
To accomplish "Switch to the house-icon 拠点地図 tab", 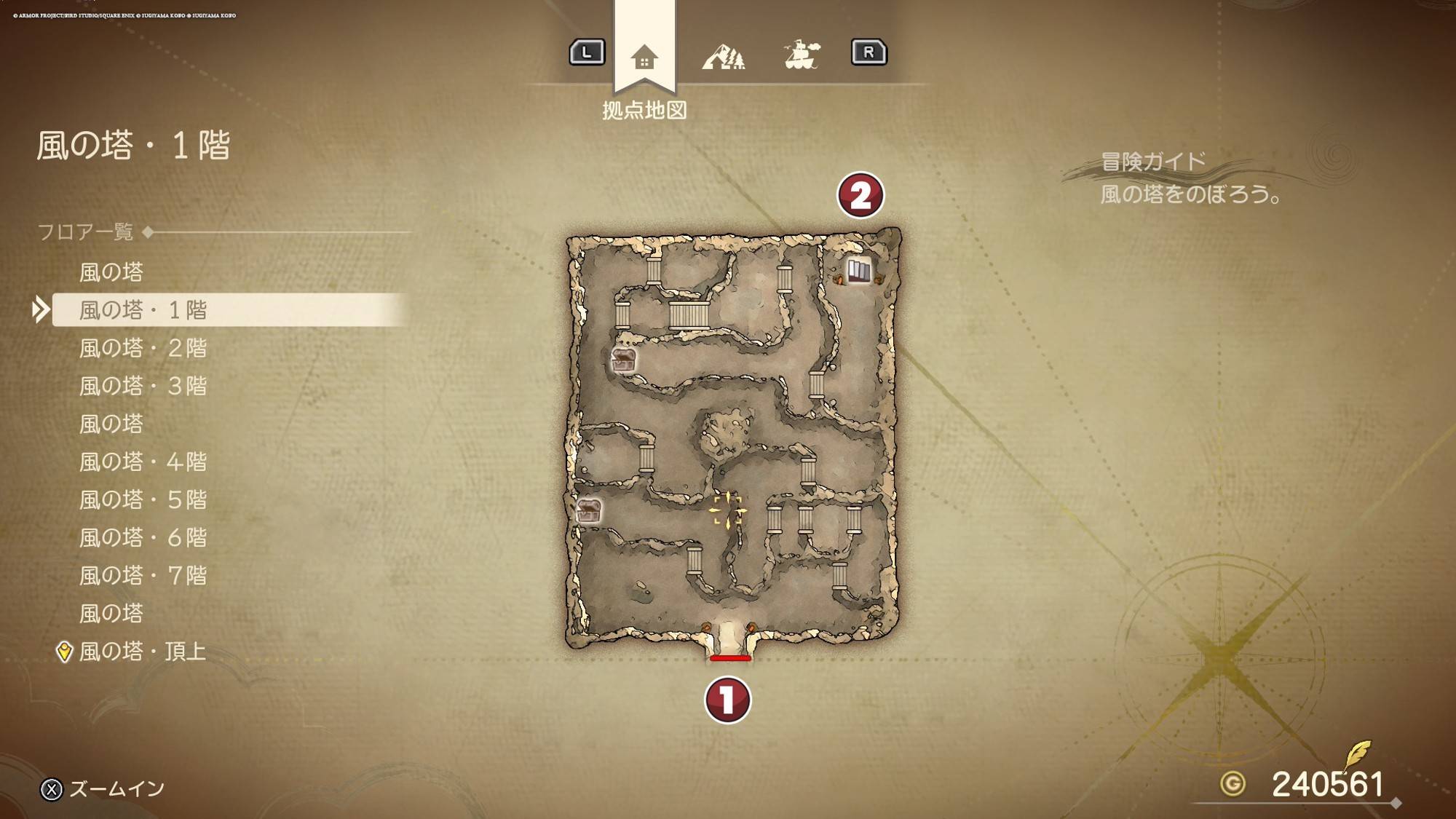I will (644, 56).
